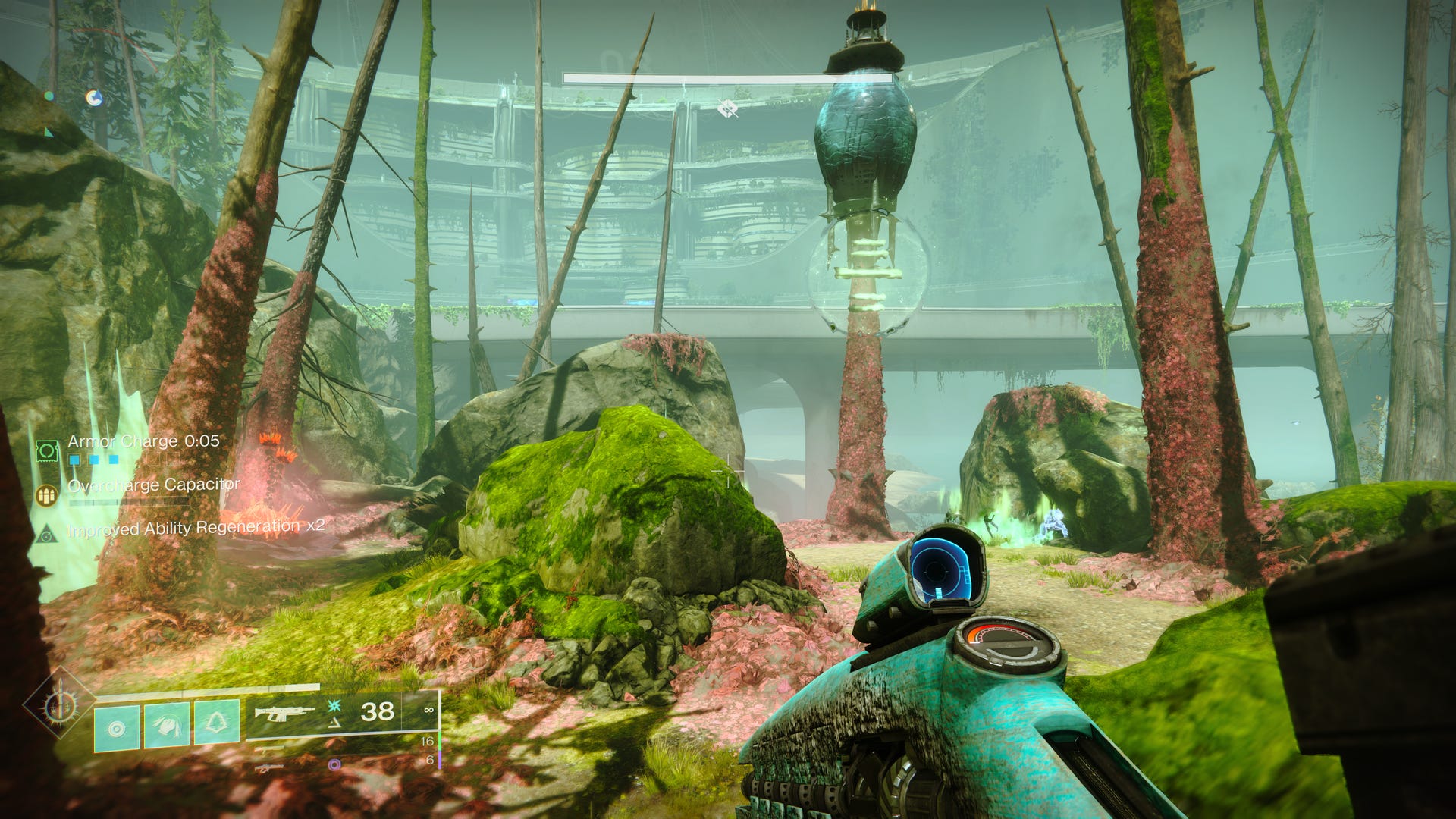Switch to the second weapon silhouette

point(269,749)
